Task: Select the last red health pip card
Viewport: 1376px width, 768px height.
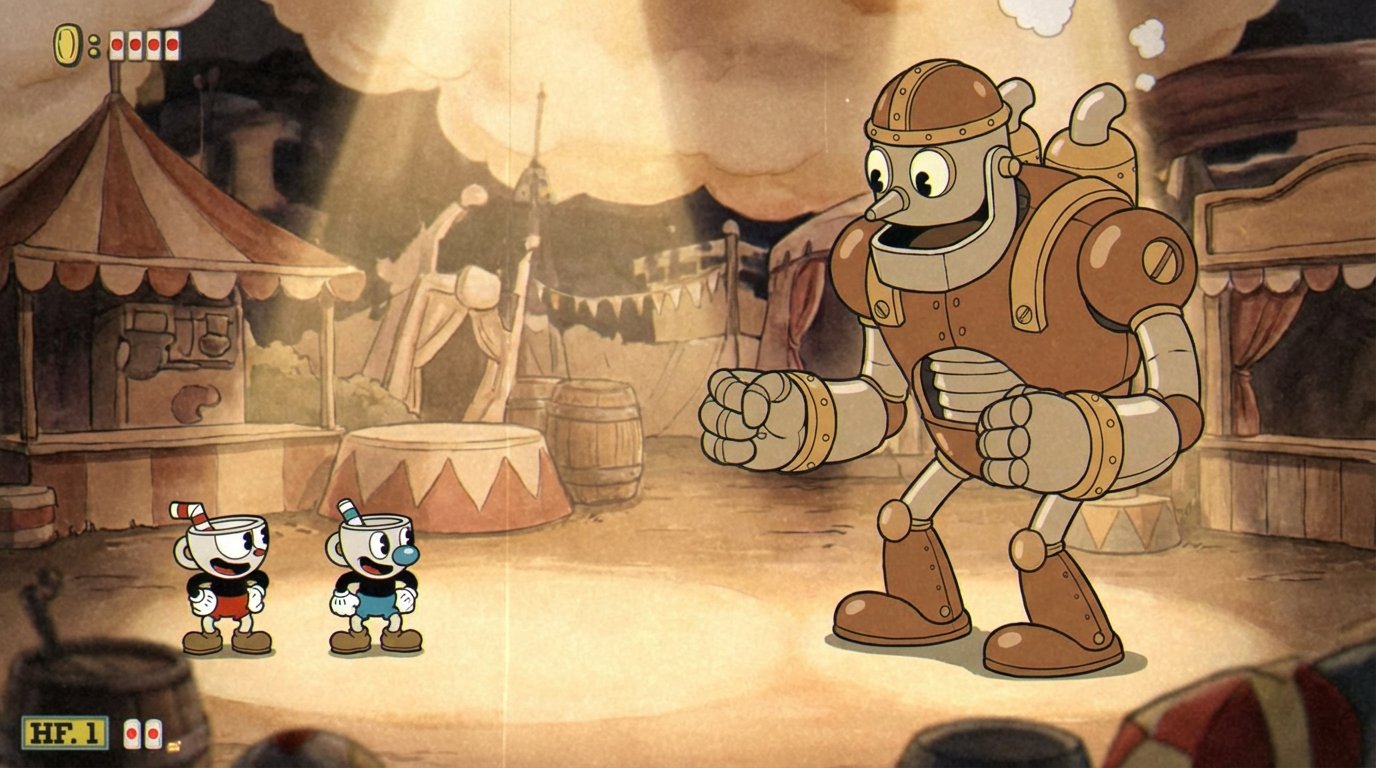Action: pyautogui.click(x=172, y=44)
